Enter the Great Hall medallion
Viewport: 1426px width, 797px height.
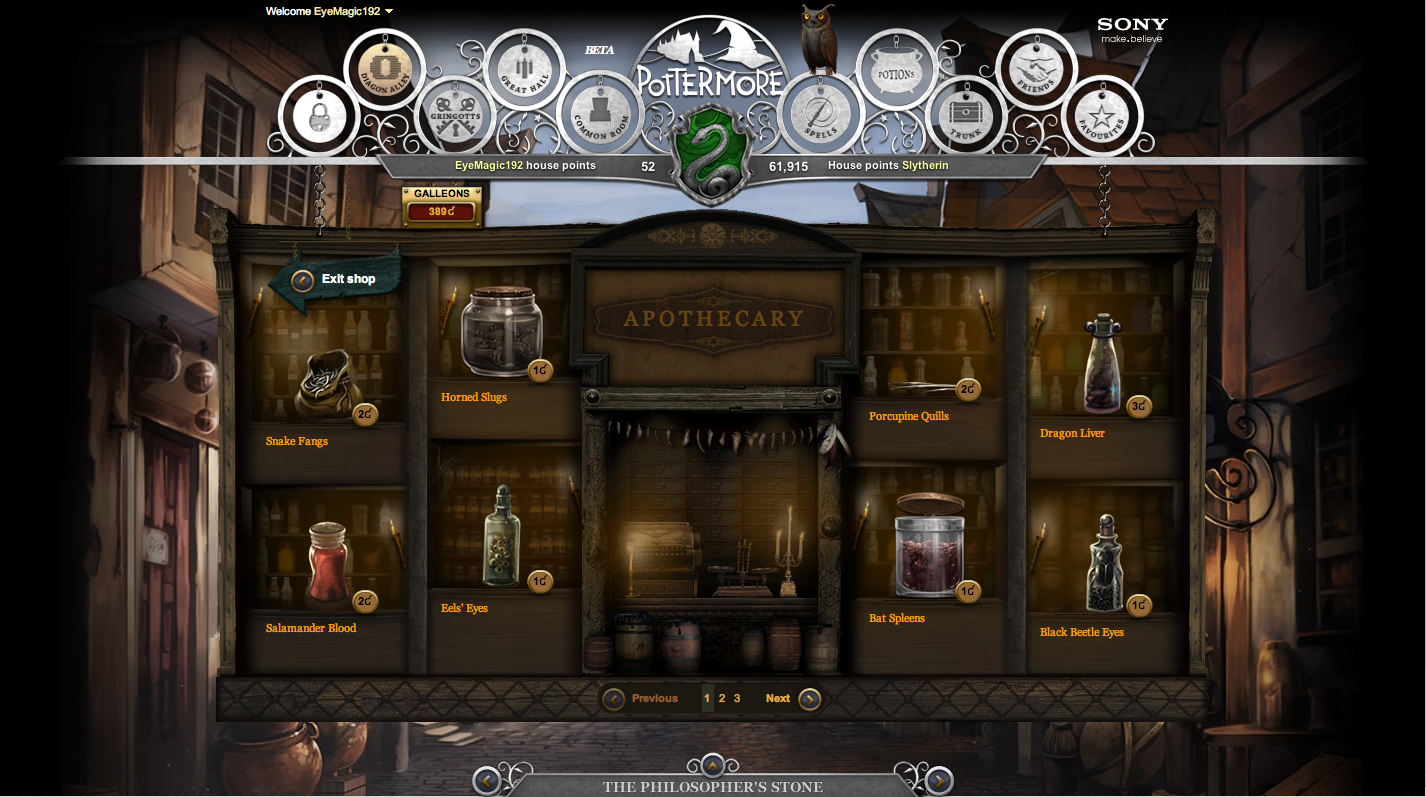tap(528, 68)
